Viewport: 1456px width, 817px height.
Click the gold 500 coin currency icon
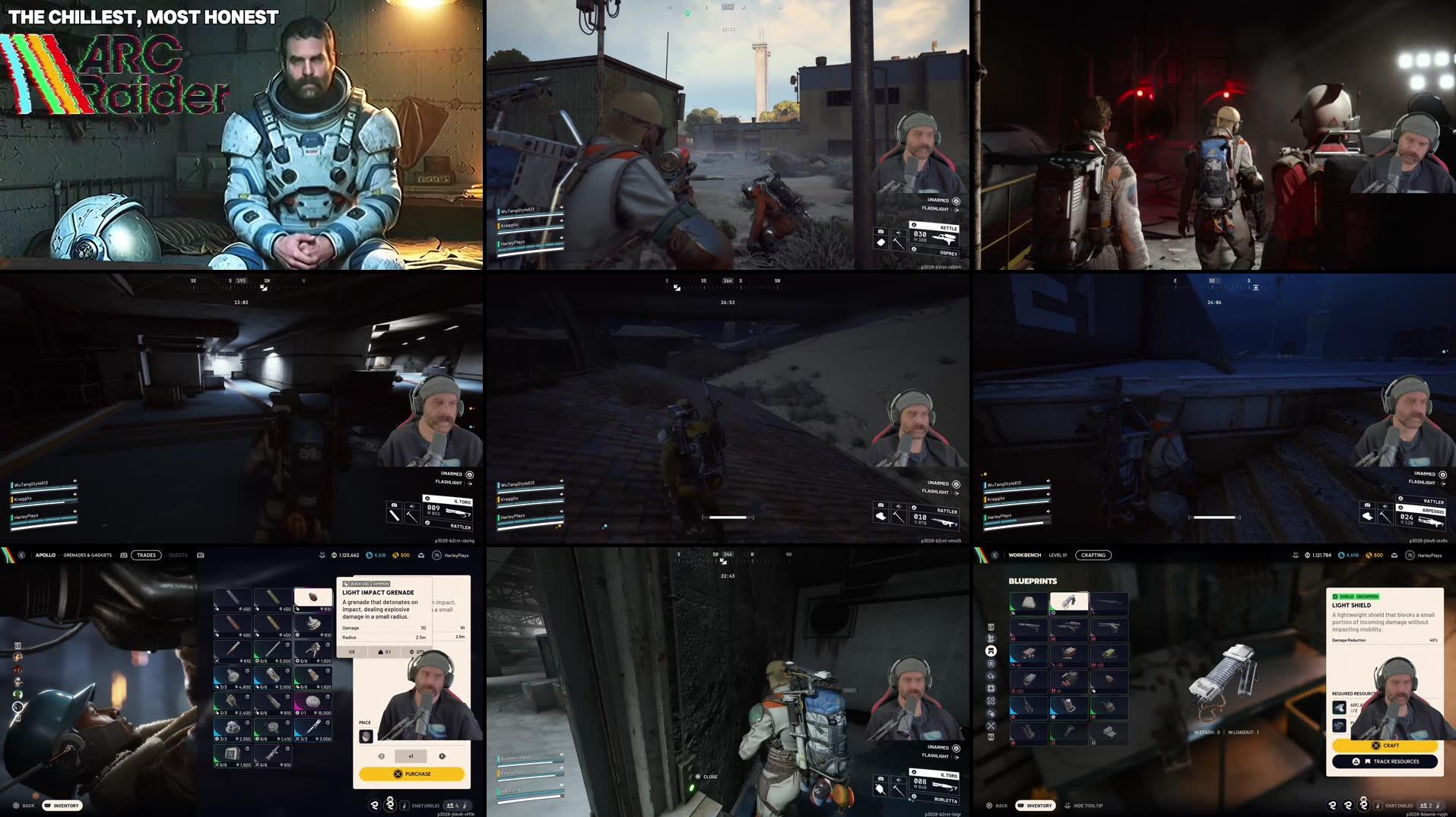[x=1369, y=556]
